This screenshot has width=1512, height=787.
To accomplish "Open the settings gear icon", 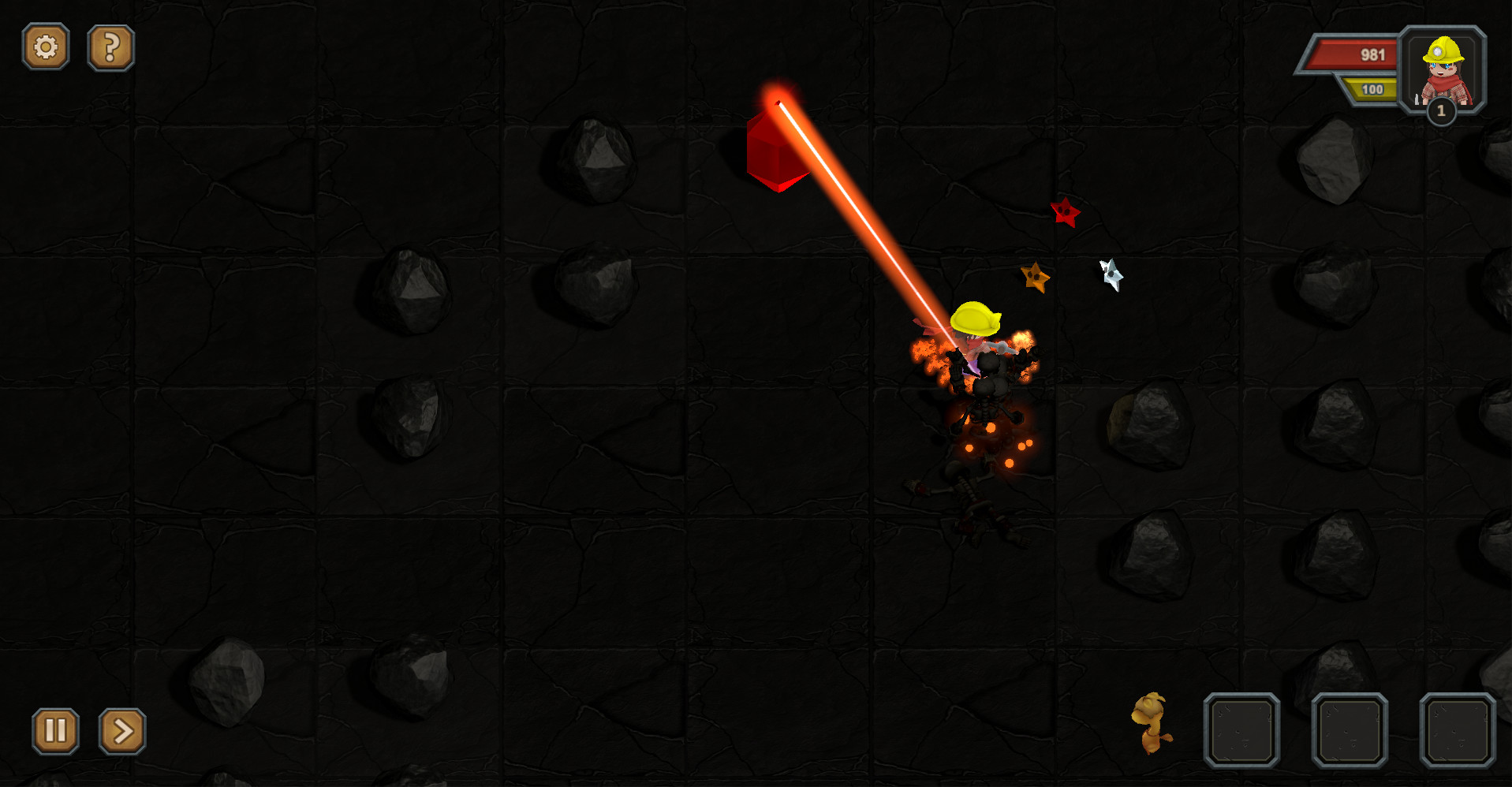I will click(x=46, y=47).
